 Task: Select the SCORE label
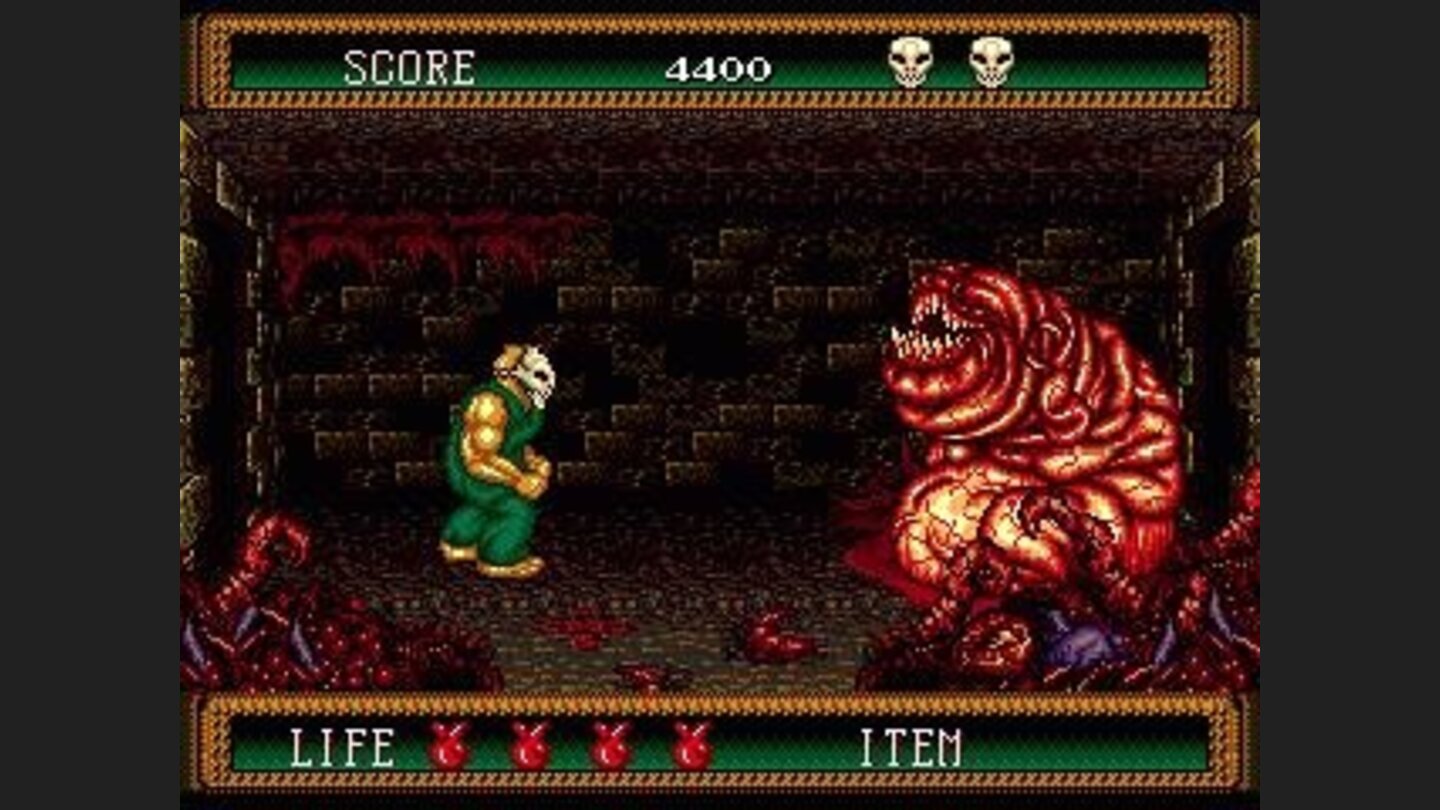click(410, 65)
